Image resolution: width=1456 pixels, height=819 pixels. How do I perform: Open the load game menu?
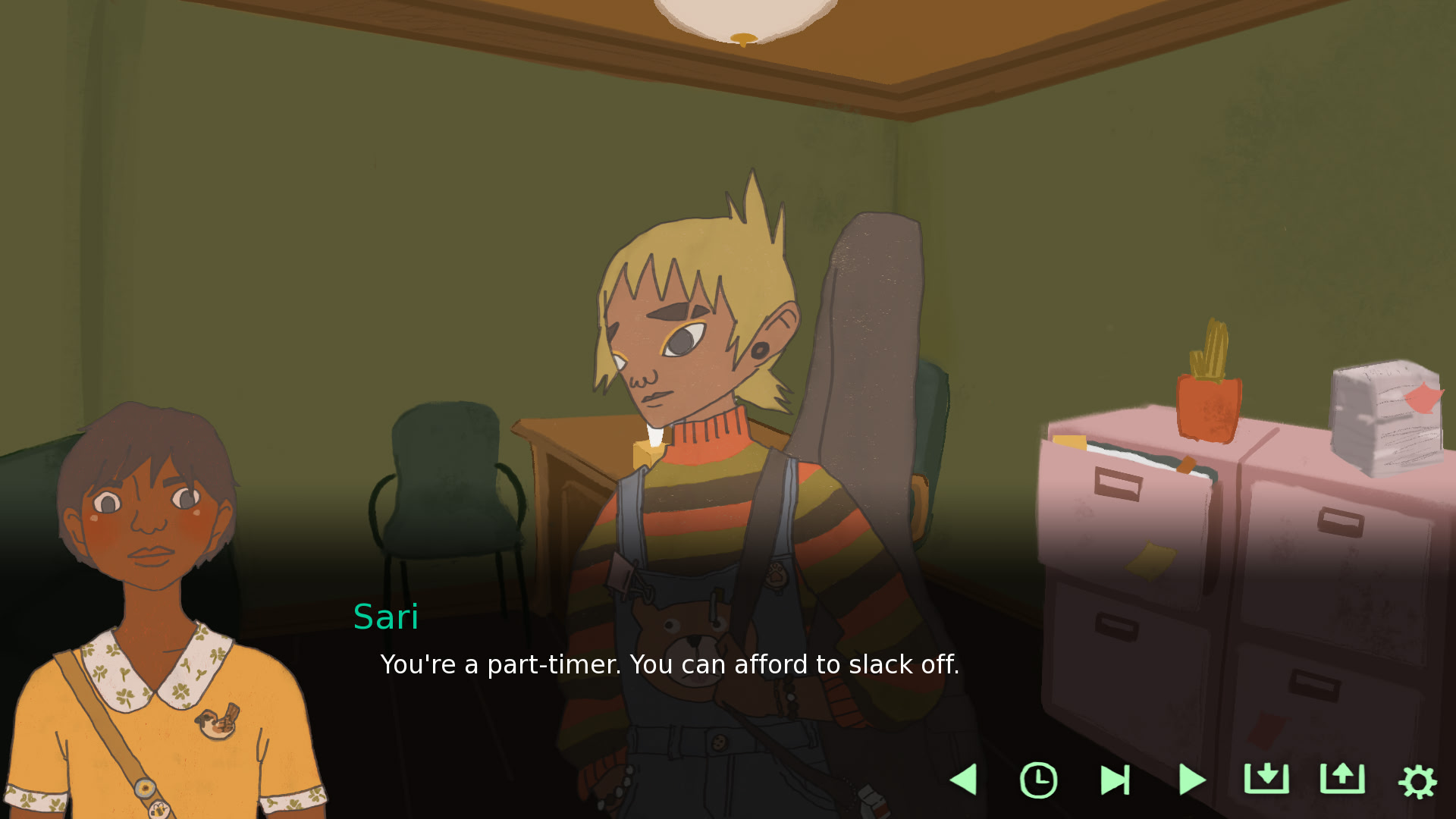pos(1342,779)
